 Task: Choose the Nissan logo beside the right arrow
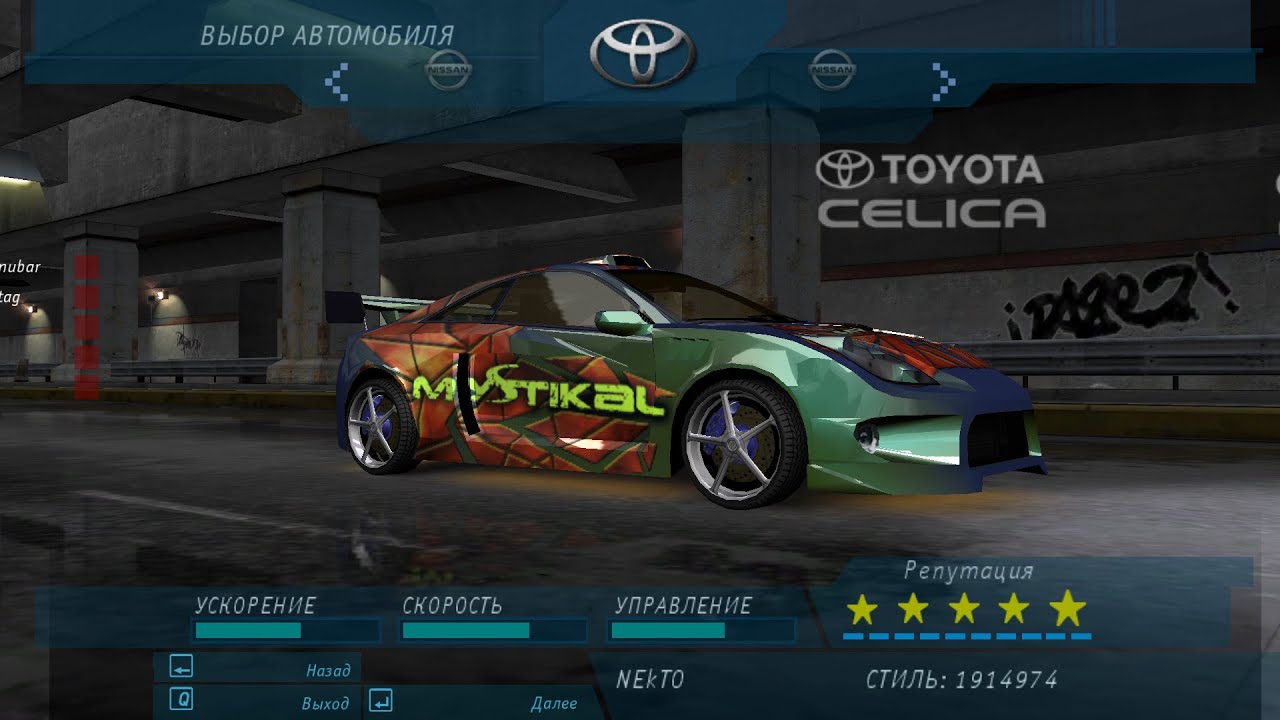pyautogui.click(x=832, y=70)
